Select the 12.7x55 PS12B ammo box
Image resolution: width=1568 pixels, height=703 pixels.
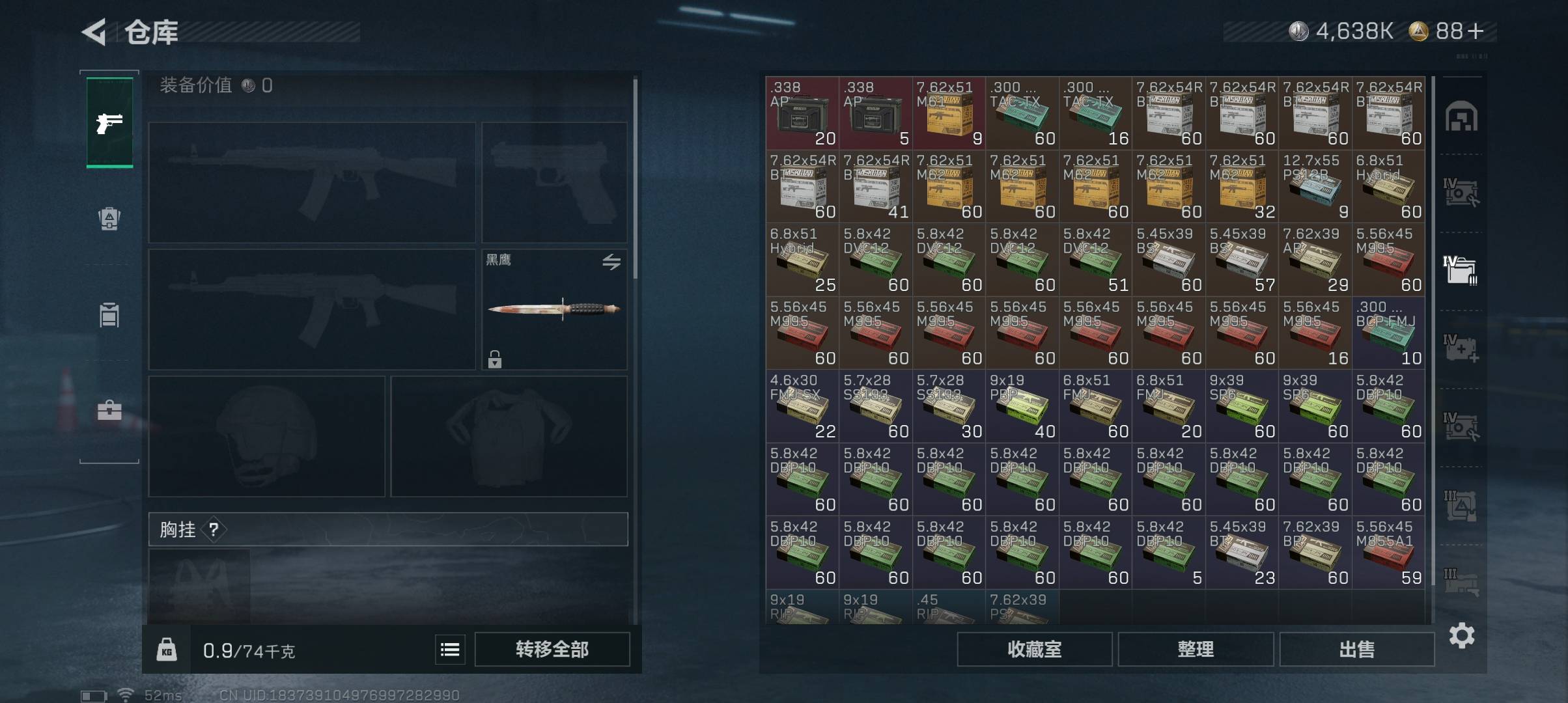pos(1315,186)
